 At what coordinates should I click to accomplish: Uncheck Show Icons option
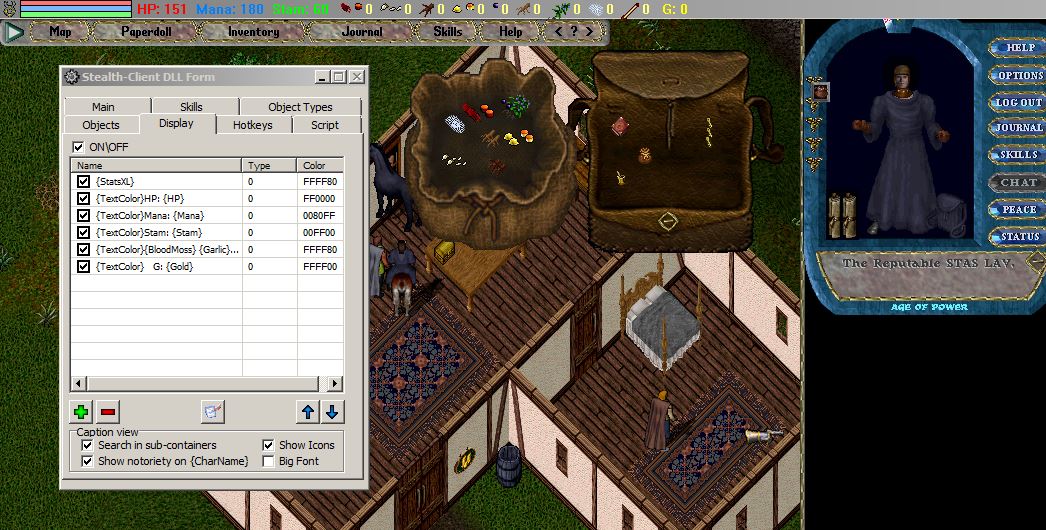(268, 445)
